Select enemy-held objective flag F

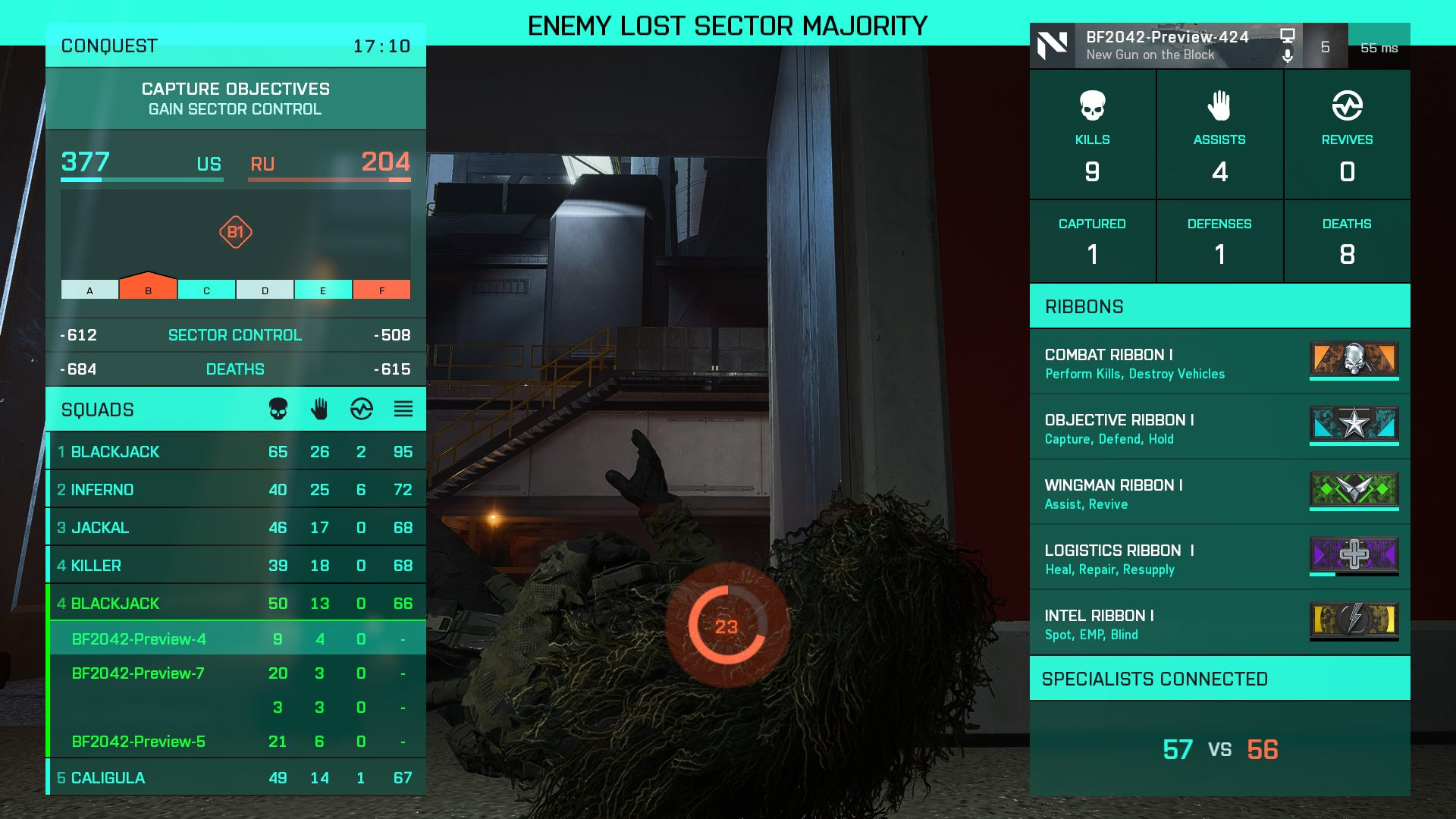coord(381,290)
